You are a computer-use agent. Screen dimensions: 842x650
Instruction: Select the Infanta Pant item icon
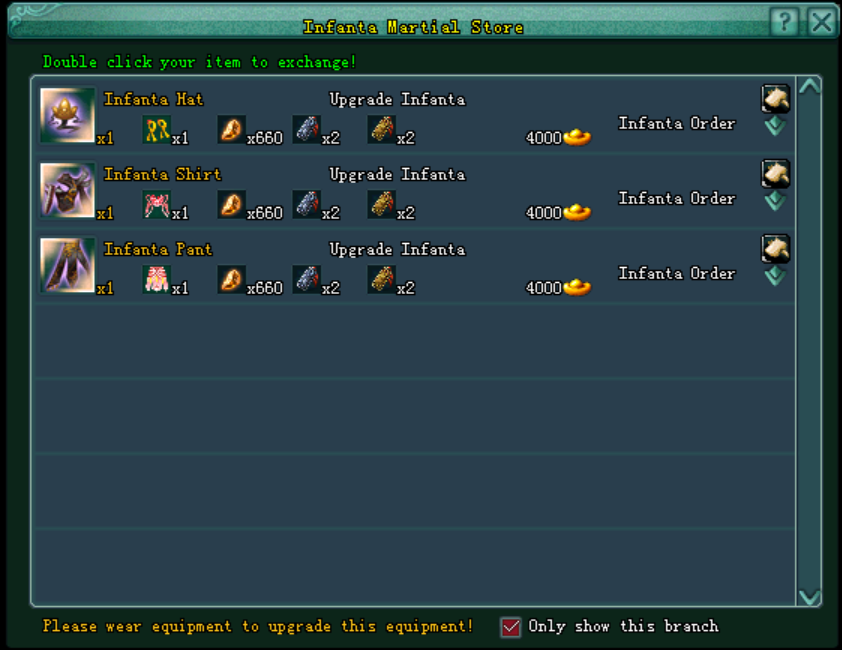pos(67,265)
